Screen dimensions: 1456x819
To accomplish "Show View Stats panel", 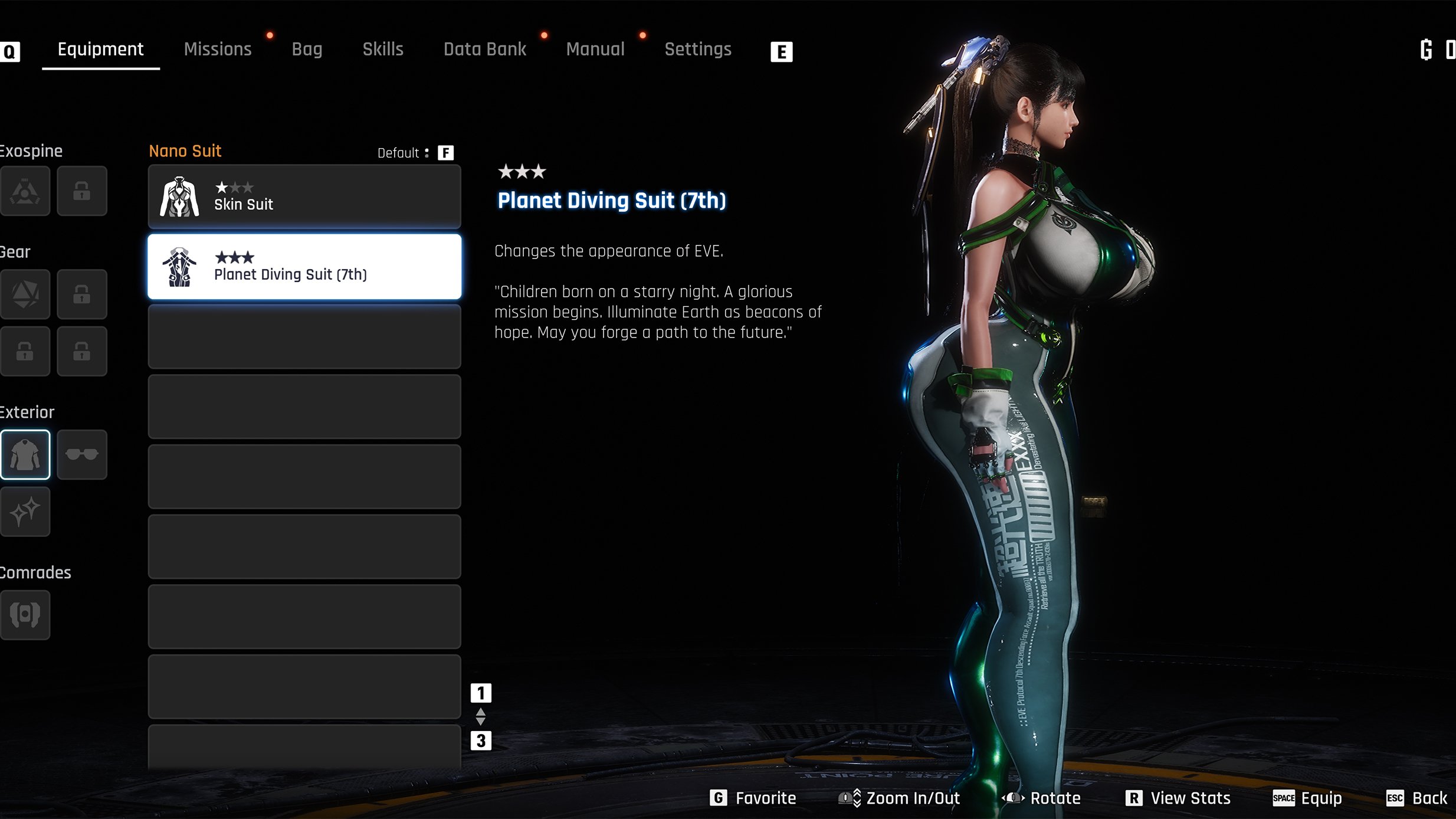I will 1178,798.
